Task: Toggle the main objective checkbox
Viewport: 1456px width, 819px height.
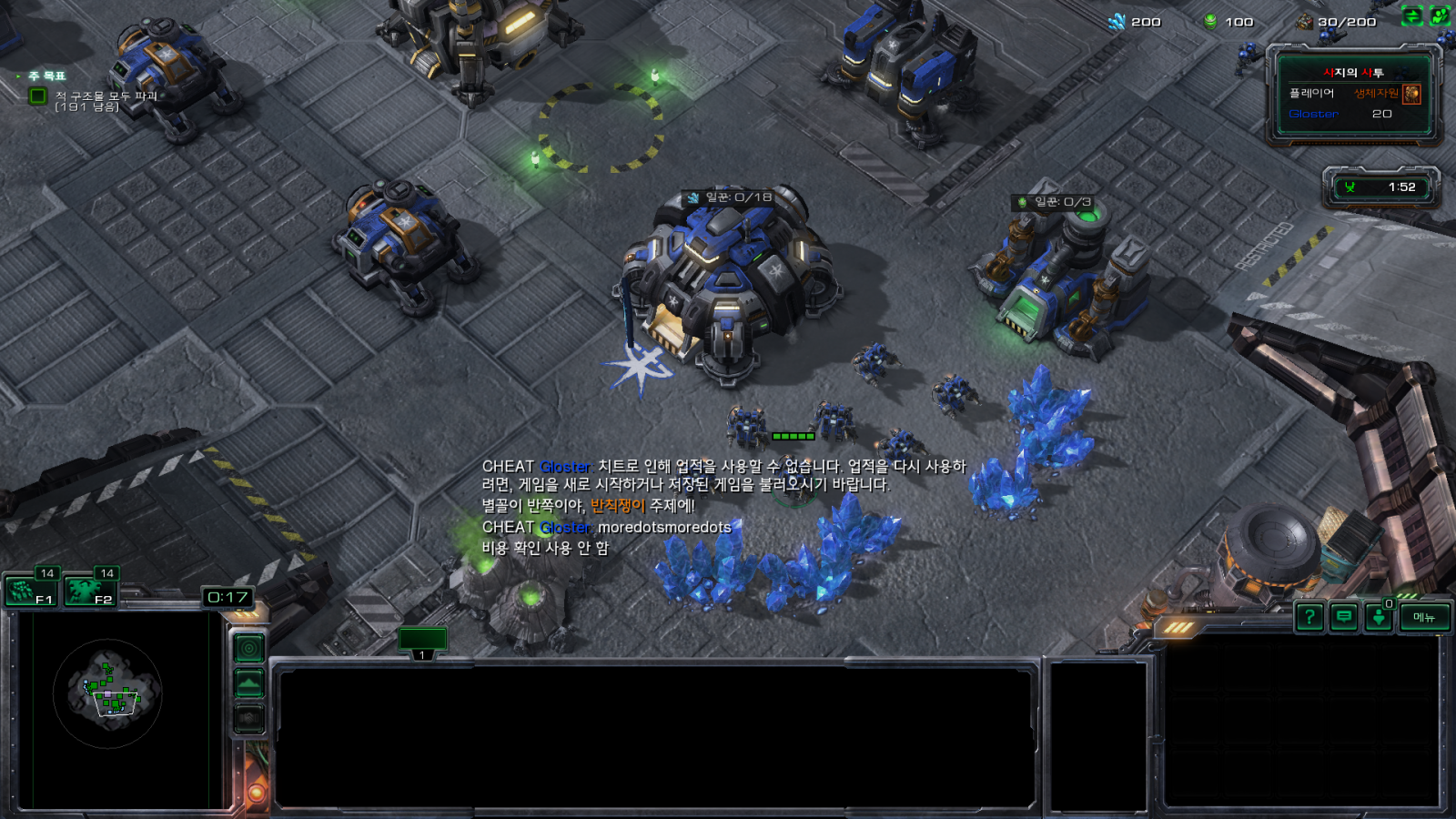Action: coord(38,96)
